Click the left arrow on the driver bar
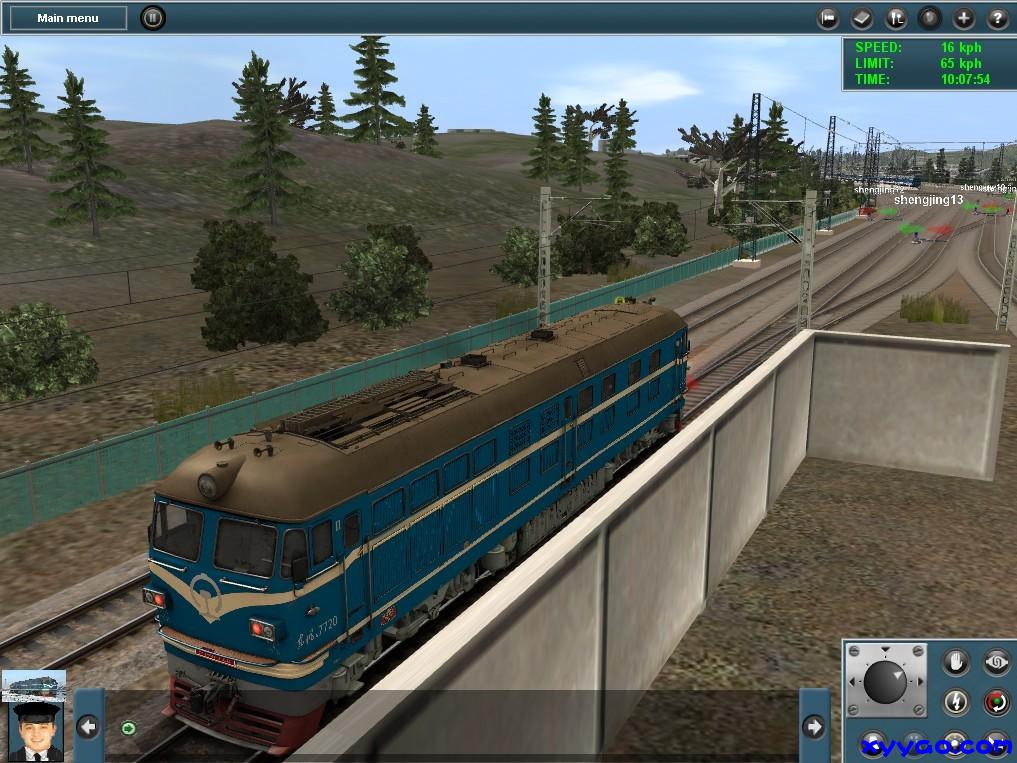 [88, 727]
